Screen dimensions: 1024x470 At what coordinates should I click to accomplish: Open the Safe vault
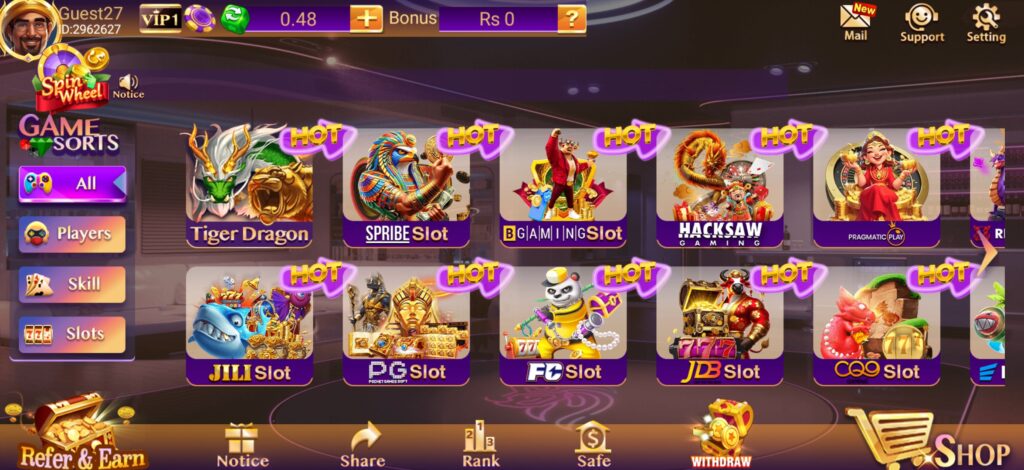click(593, 445)
